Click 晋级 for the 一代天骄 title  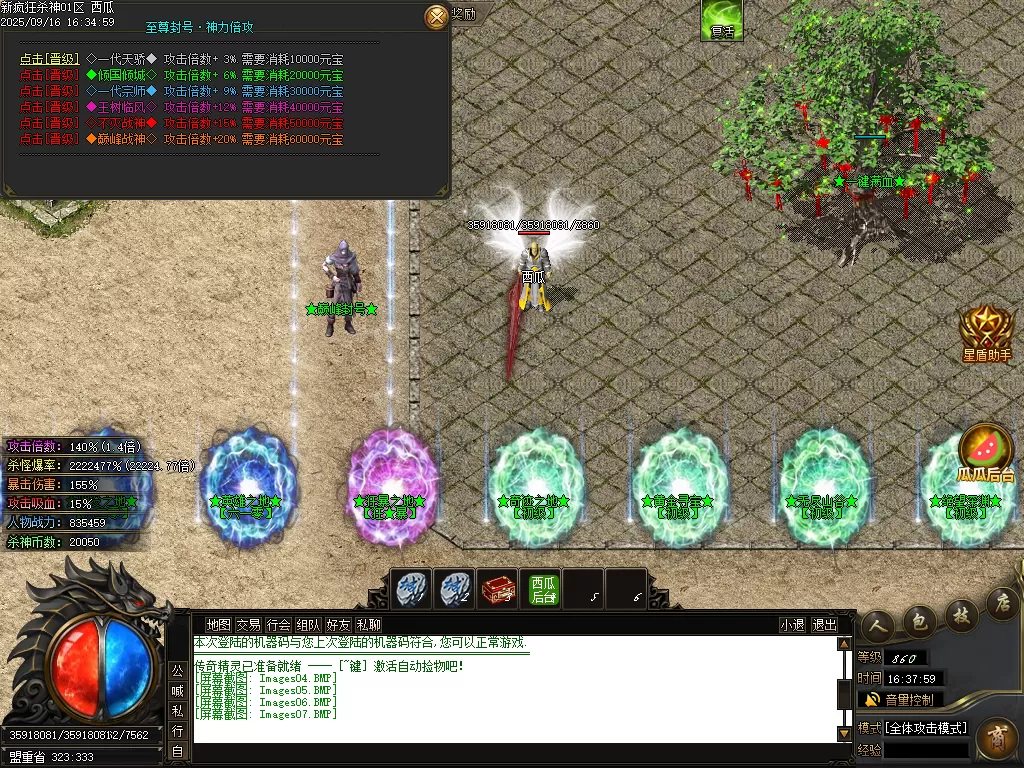point(49,59)
